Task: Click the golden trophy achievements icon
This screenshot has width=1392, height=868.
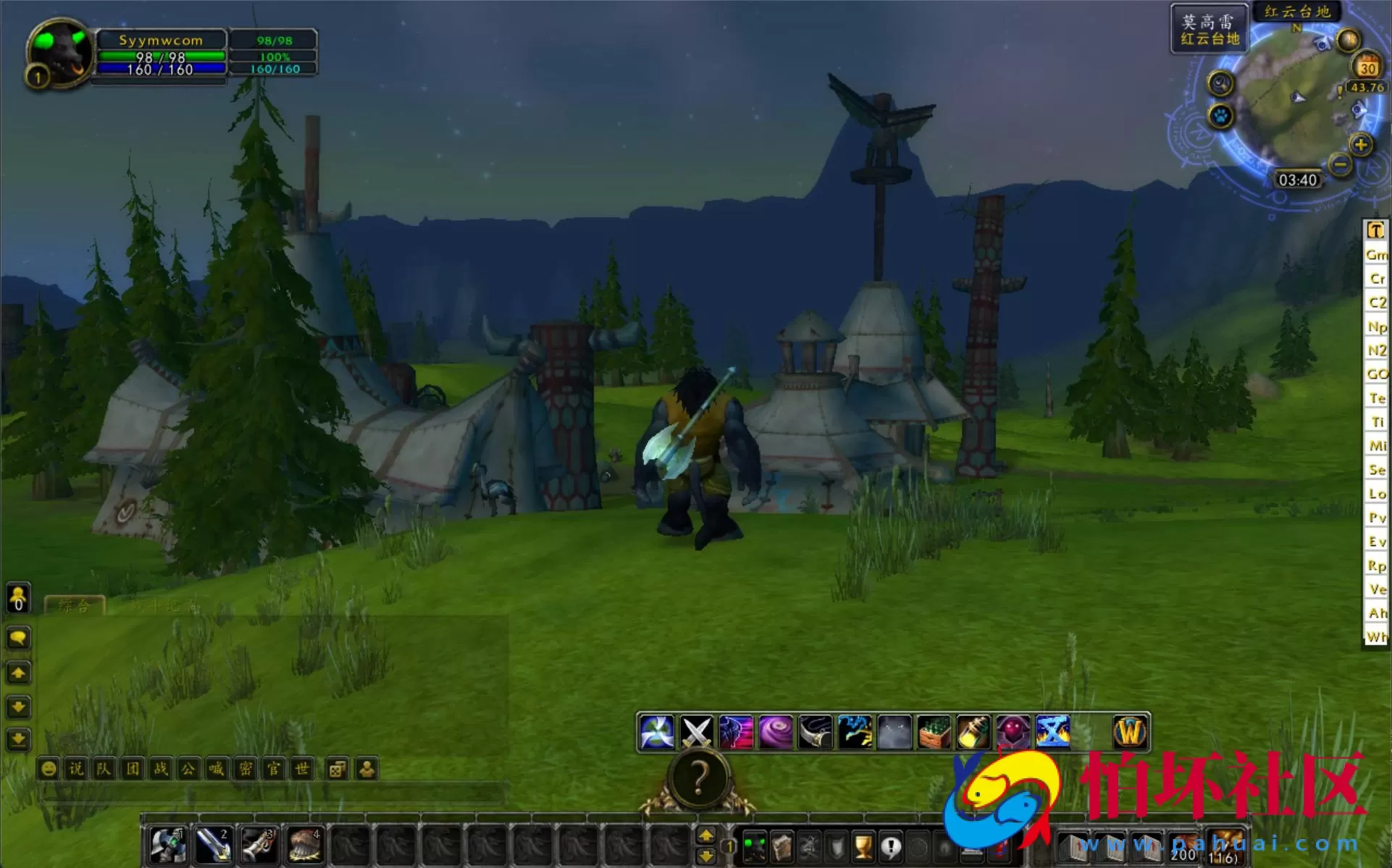Action: pos(863,847)
